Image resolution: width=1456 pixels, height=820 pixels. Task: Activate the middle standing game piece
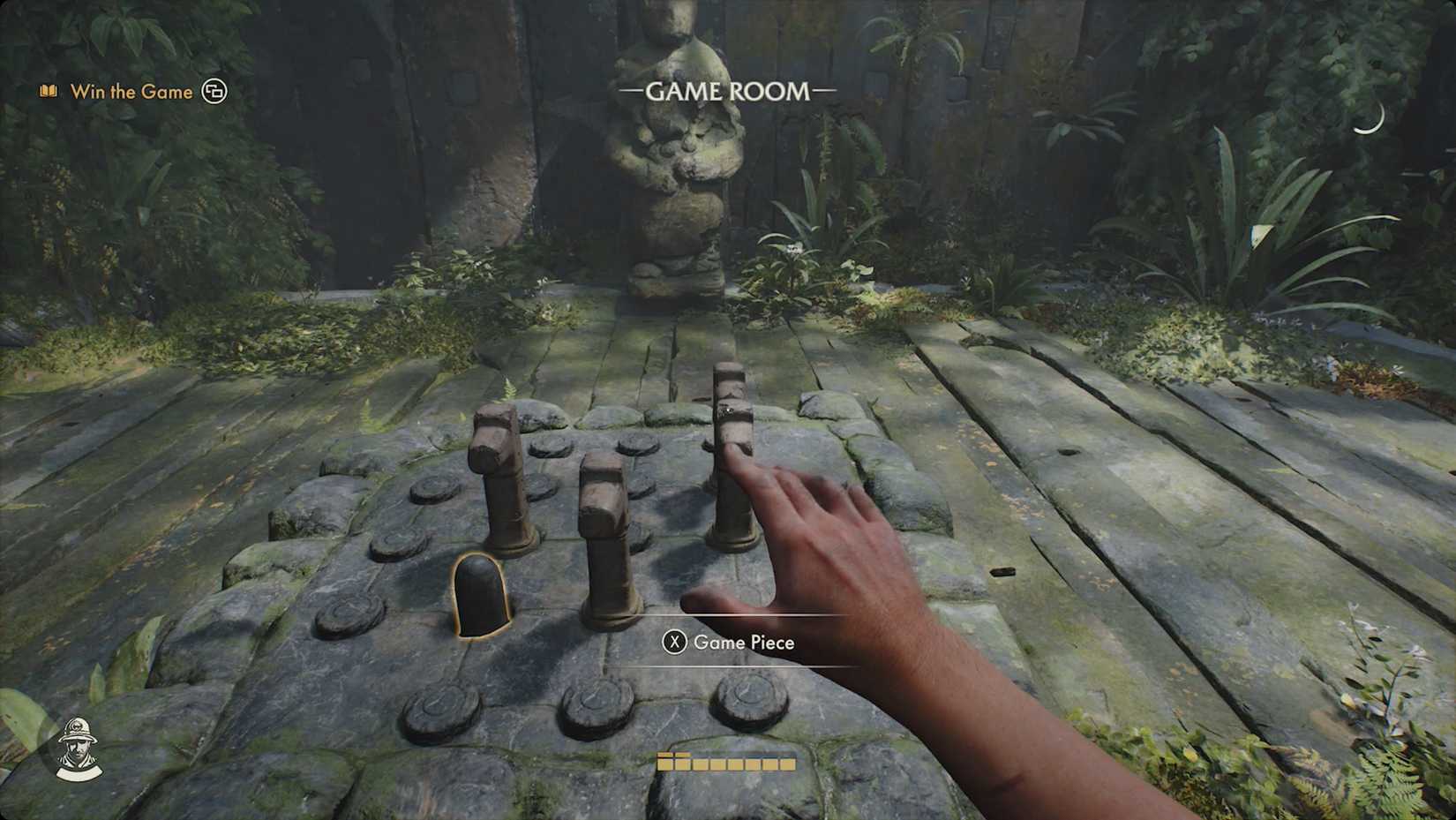pyautogui.click(x=606, y=530)
